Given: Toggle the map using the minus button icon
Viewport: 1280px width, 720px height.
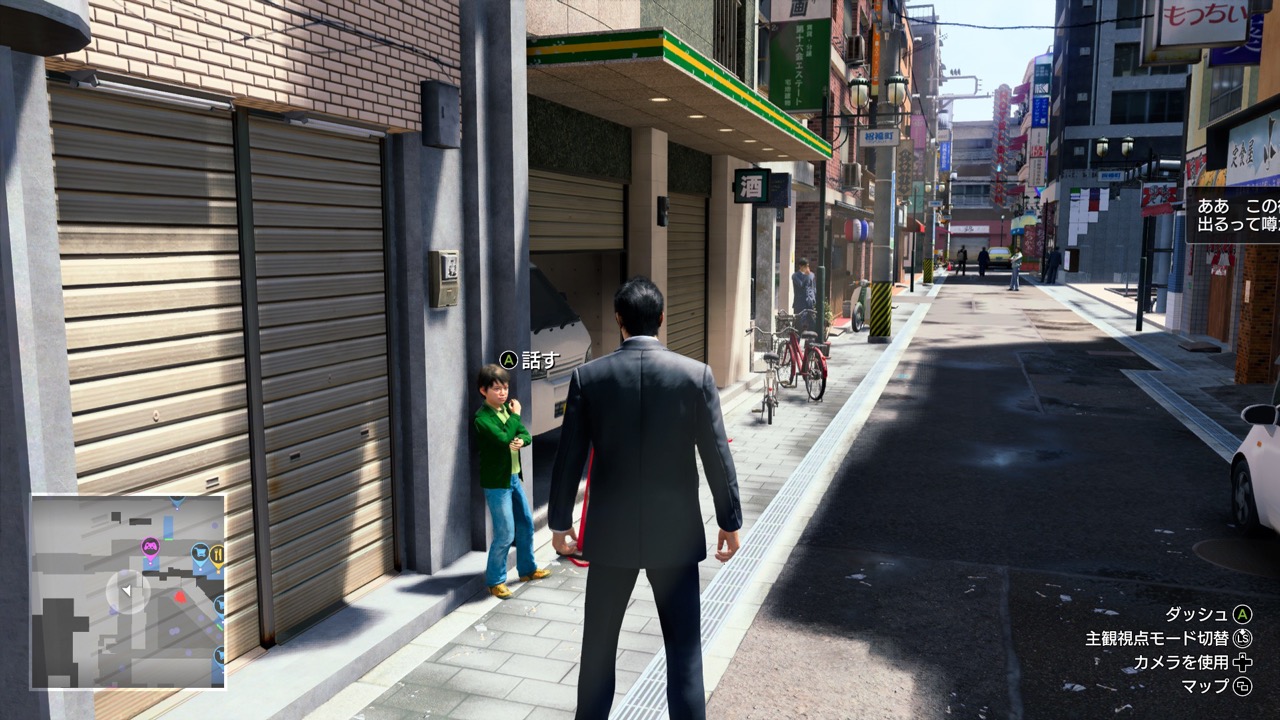Looking at the screenshot, I should 1243,686.
